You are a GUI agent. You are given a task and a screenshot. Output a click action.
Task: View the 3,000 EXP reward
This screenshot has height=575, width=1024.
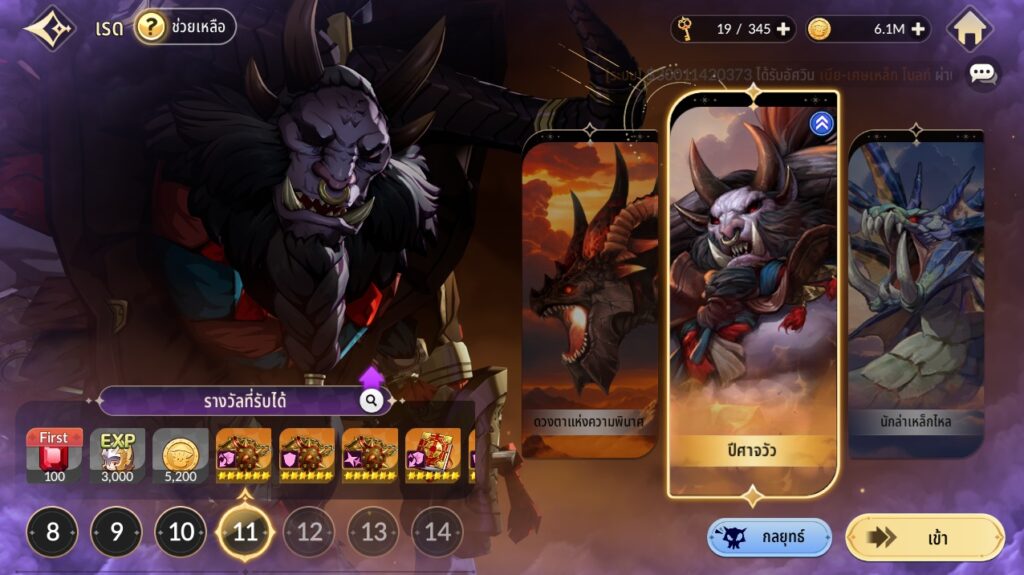(118, 456)
